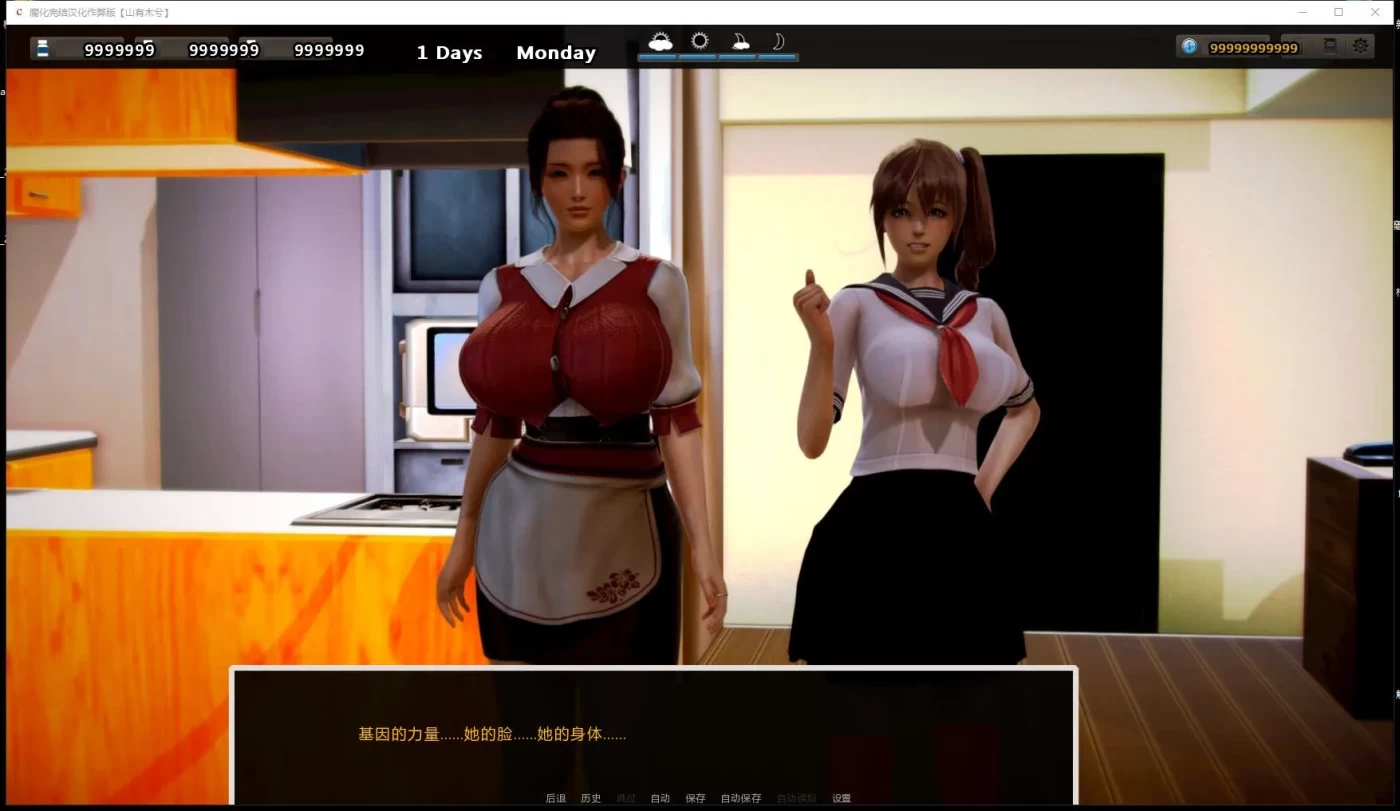Screen dimensions: 1400x811
Task: Click the night moon icon
Action: tap(778, 40)
